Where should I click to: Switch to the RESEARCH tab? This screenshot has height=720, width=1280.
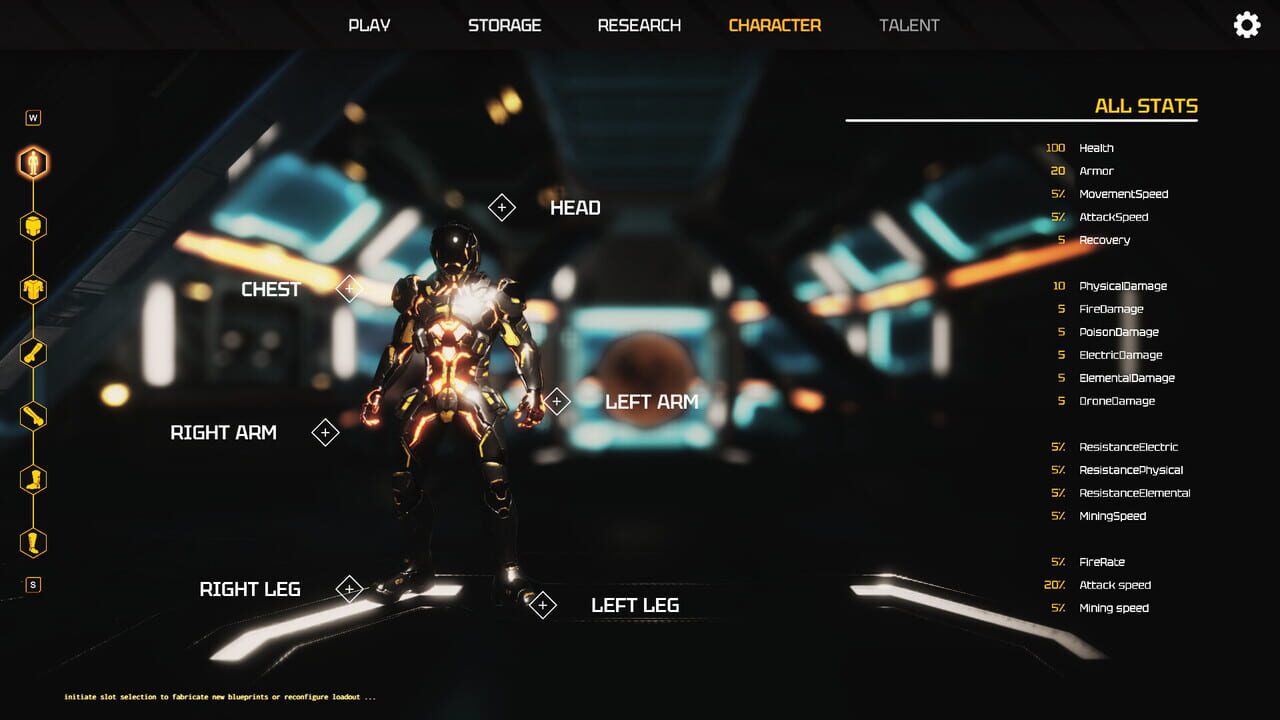(x=639, y=25)
